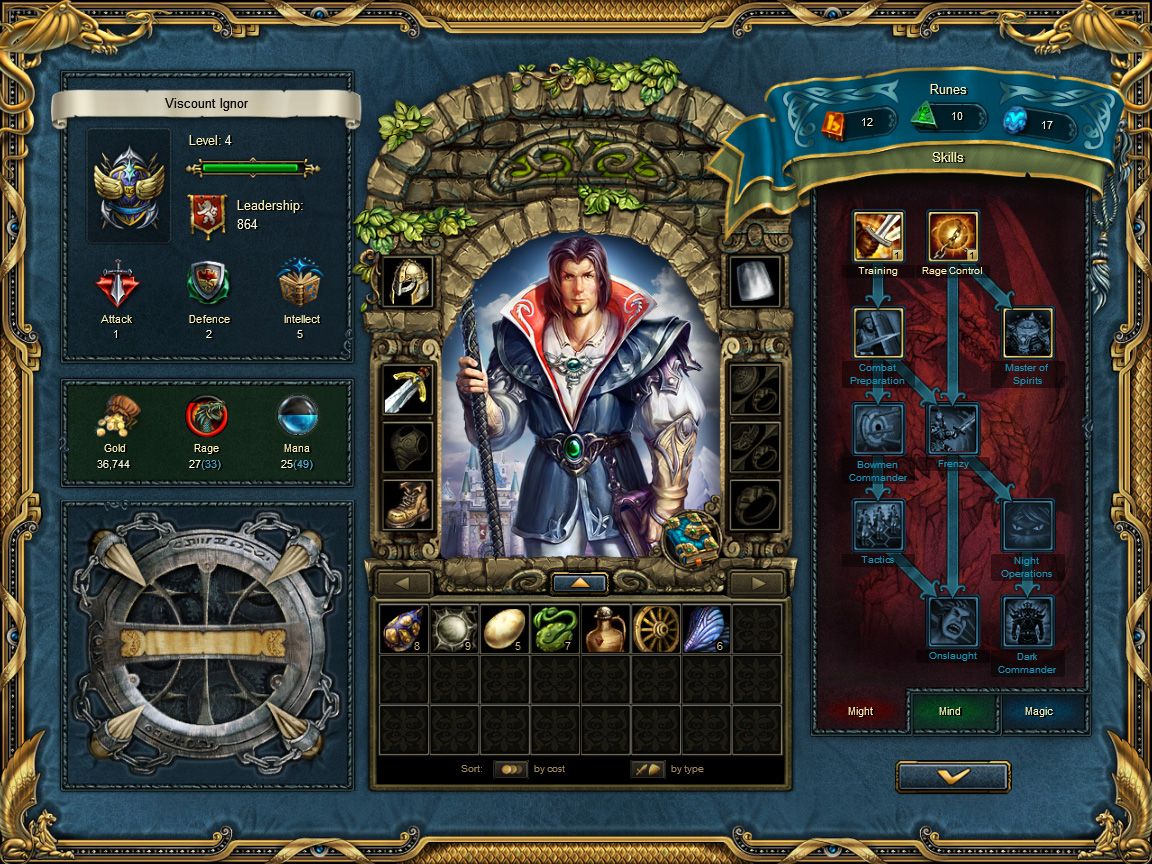The image size is (1152, 864).
Task: Select the equipped boots slot
Action: (408, 504)
